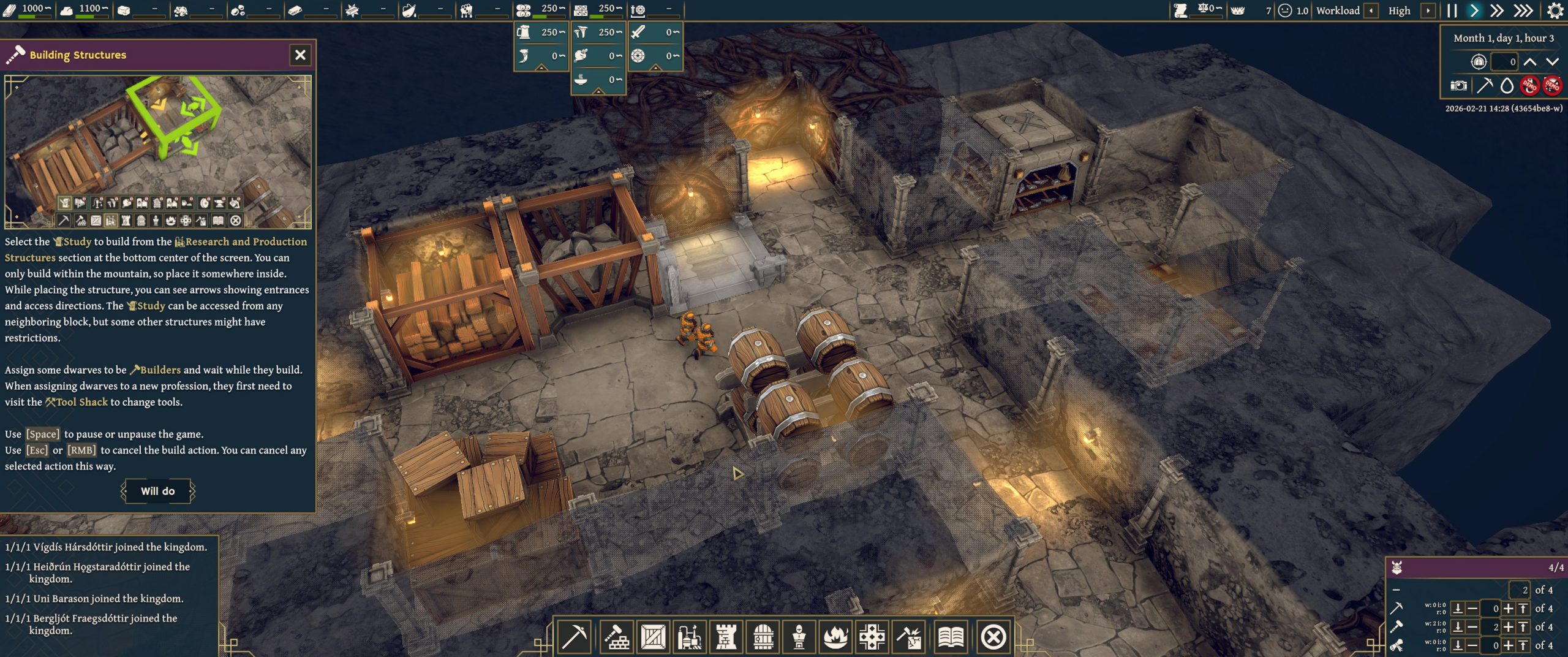Open the hammer and bricks construction category

pos(616,637)
